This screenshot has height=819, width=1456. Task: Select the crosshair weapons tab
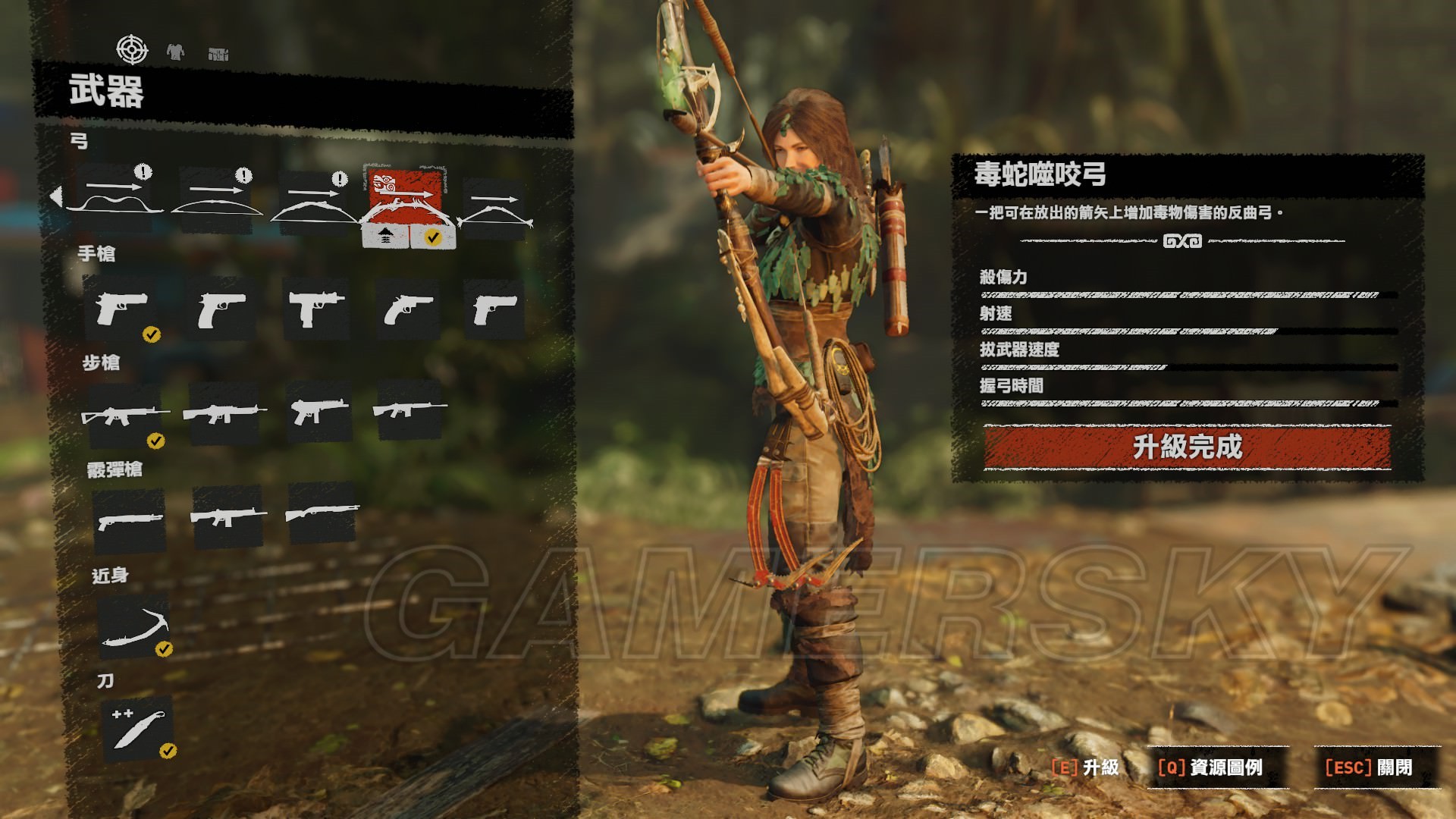pos(132,50)
